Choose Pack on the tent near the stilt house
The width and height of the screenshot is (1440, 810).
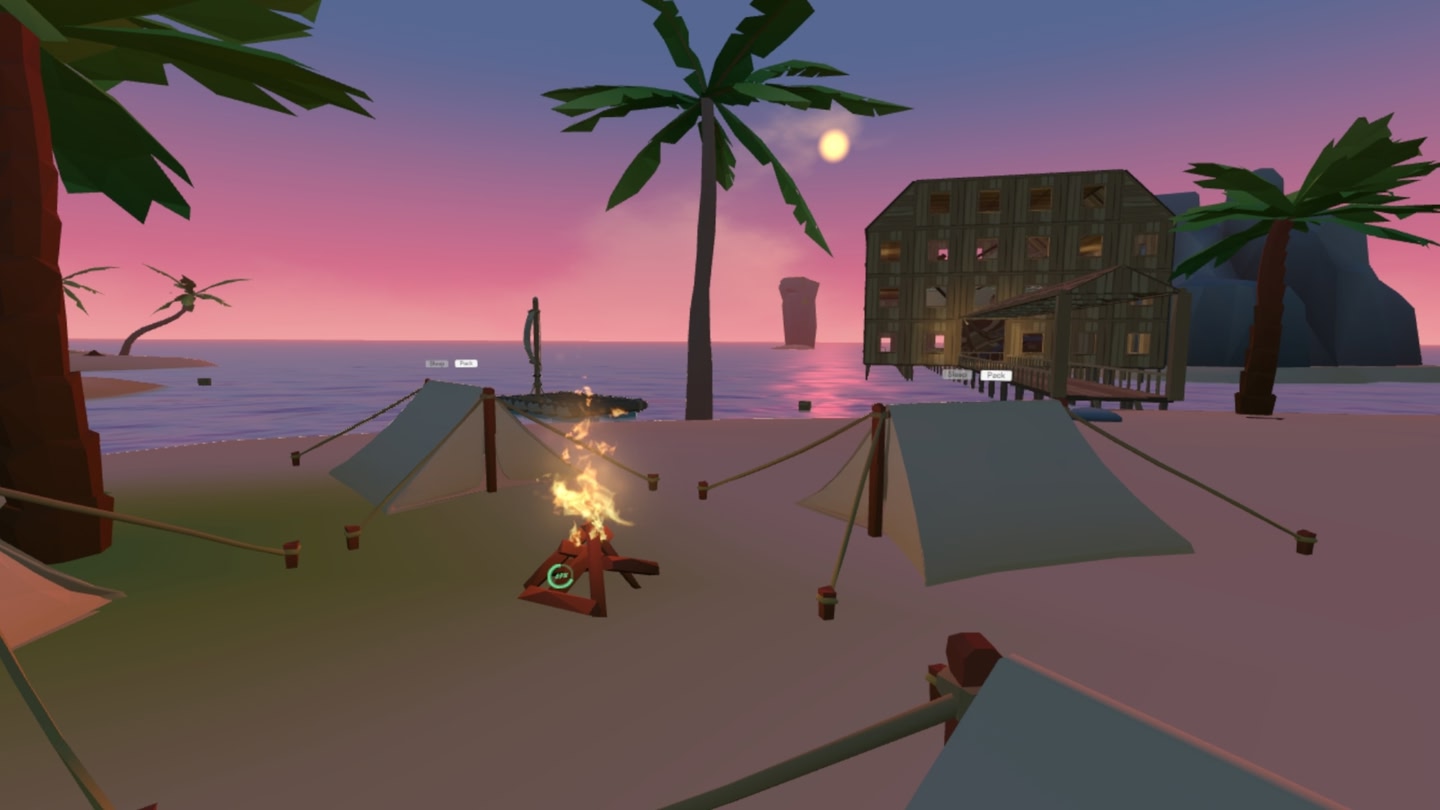tap(995, 375)
